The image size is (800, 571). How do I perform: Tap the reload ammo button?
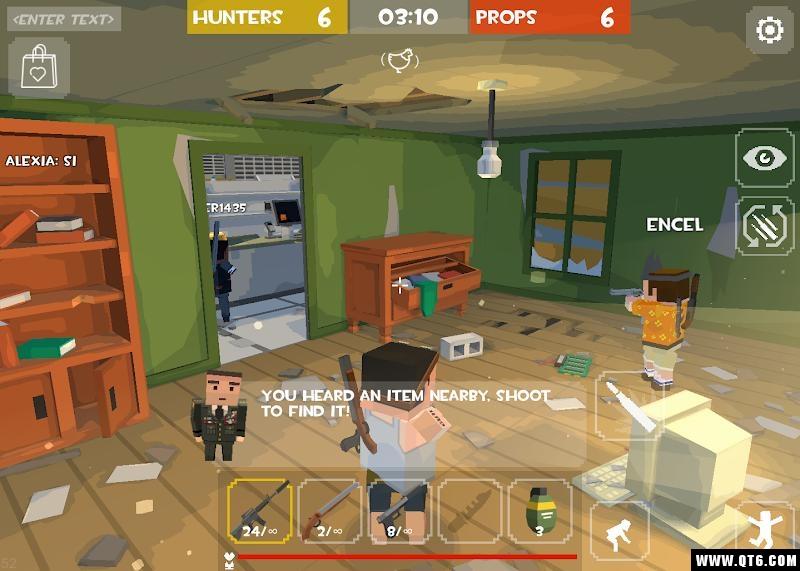[765, 226]
